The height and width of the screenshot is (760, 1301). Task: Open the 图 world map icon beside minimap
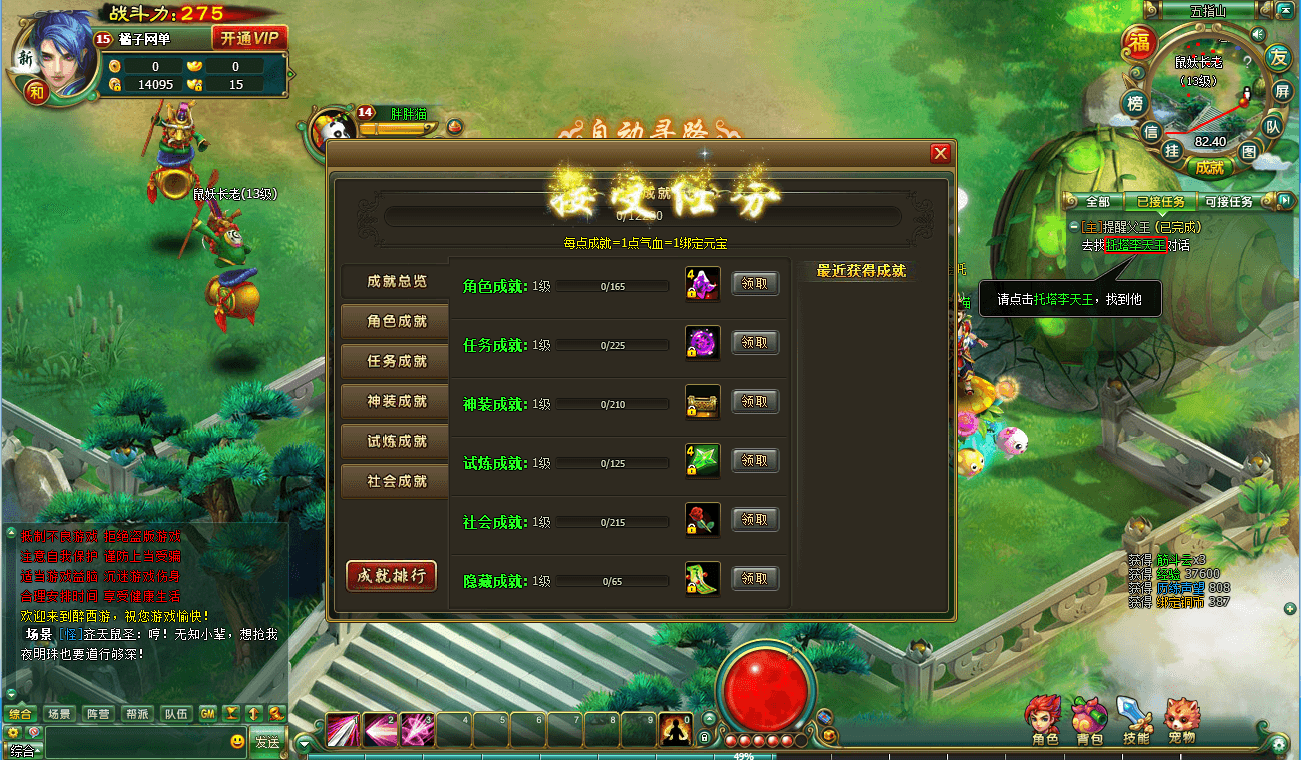(x=1251, y=150)
